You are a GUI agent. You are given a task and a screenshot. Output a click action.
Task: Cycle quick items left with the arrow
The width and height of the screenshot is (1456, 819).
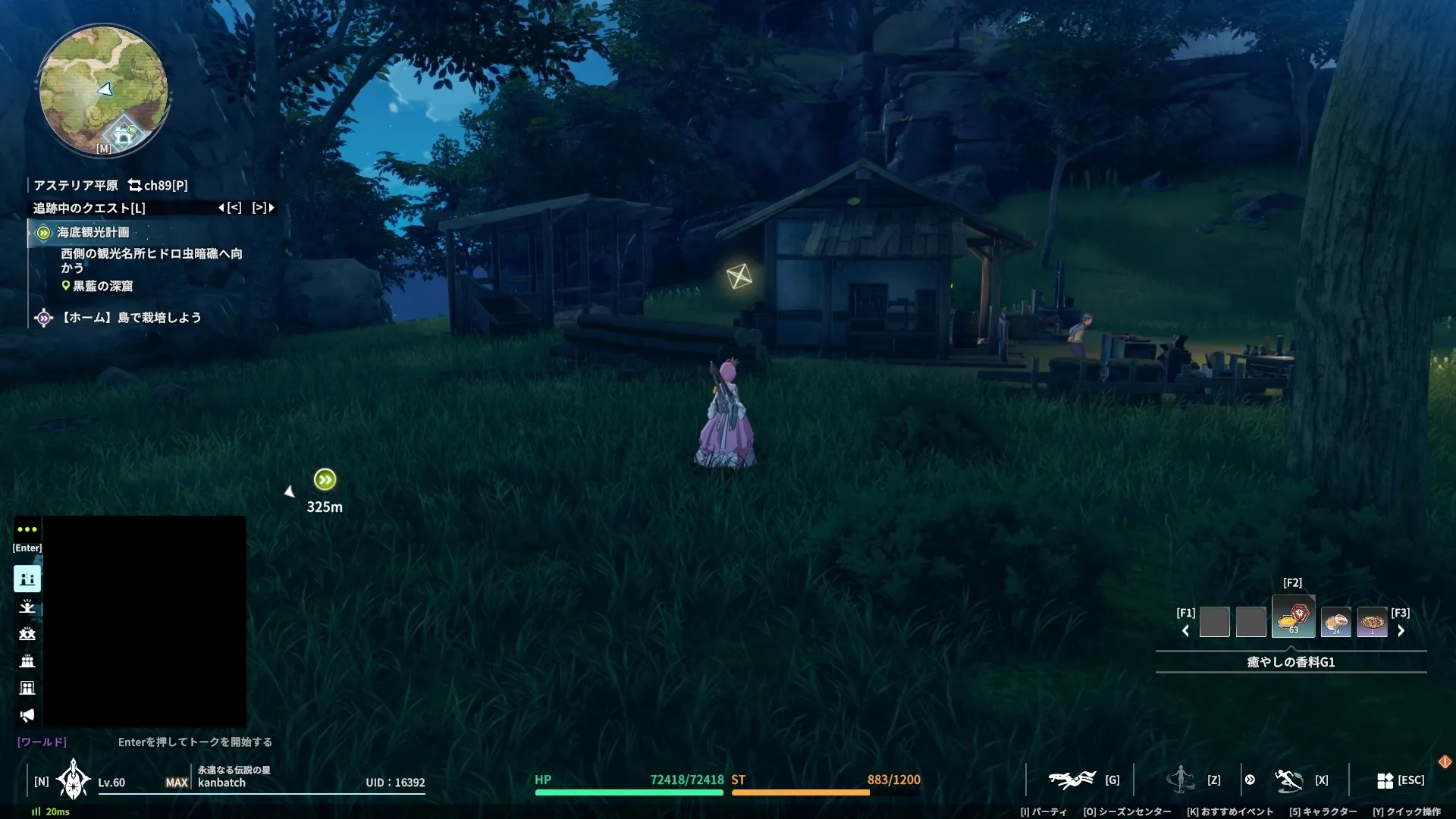(x=1185, y=631)
